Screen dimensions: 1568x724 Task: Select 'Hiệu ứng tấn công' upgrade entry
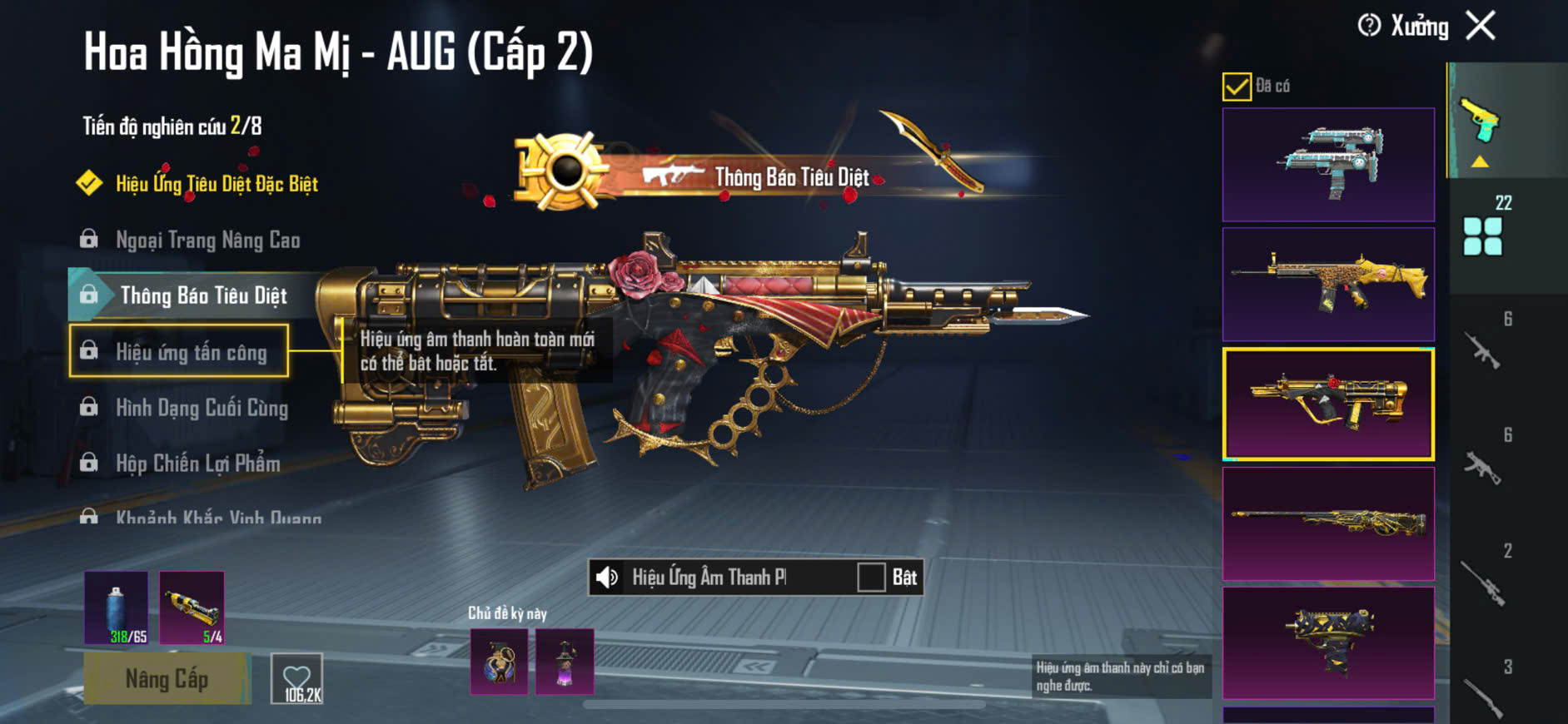pos(191,352)
